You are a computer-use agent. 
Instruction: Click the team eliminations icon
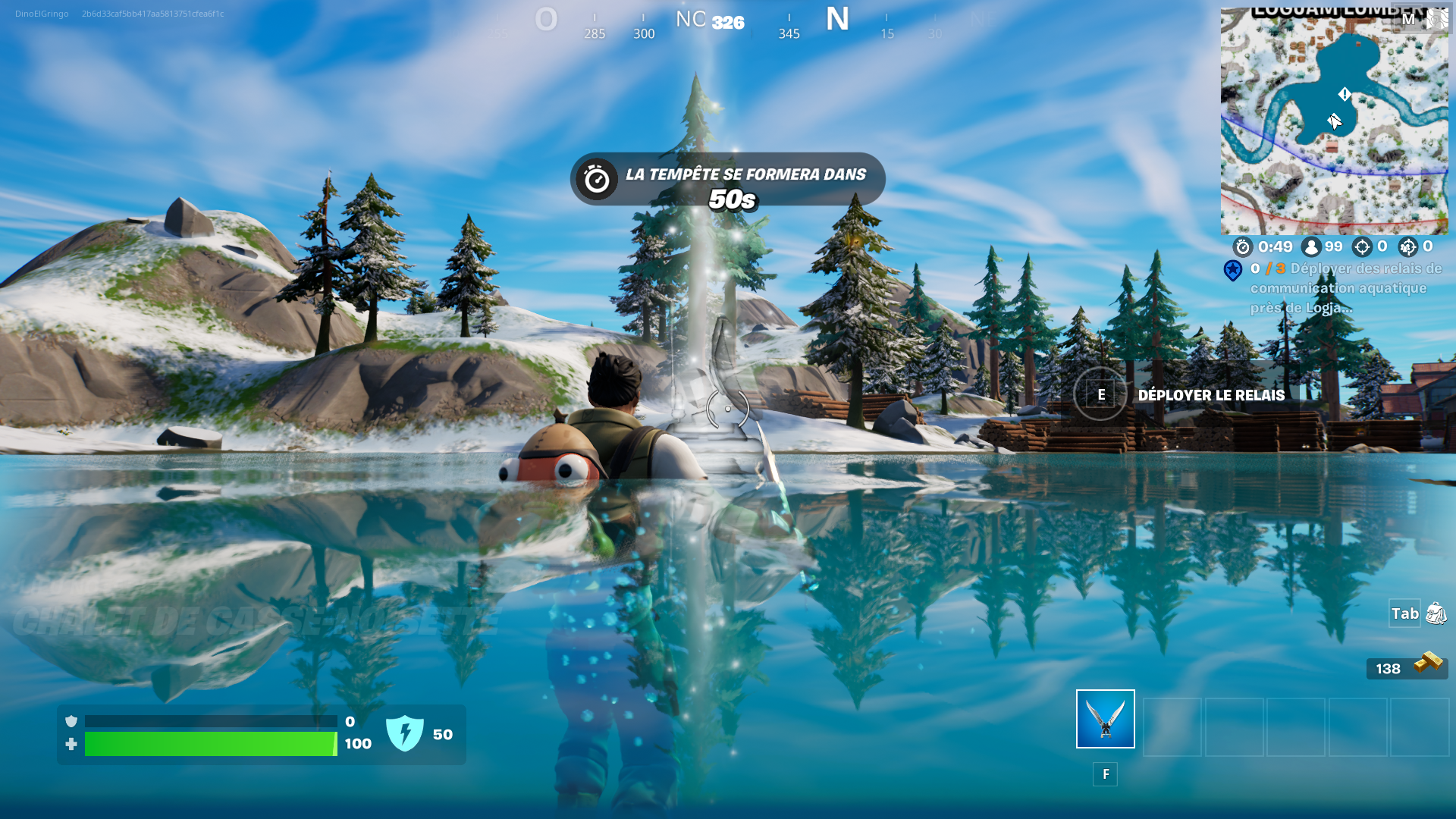[x=1409, y=246]
